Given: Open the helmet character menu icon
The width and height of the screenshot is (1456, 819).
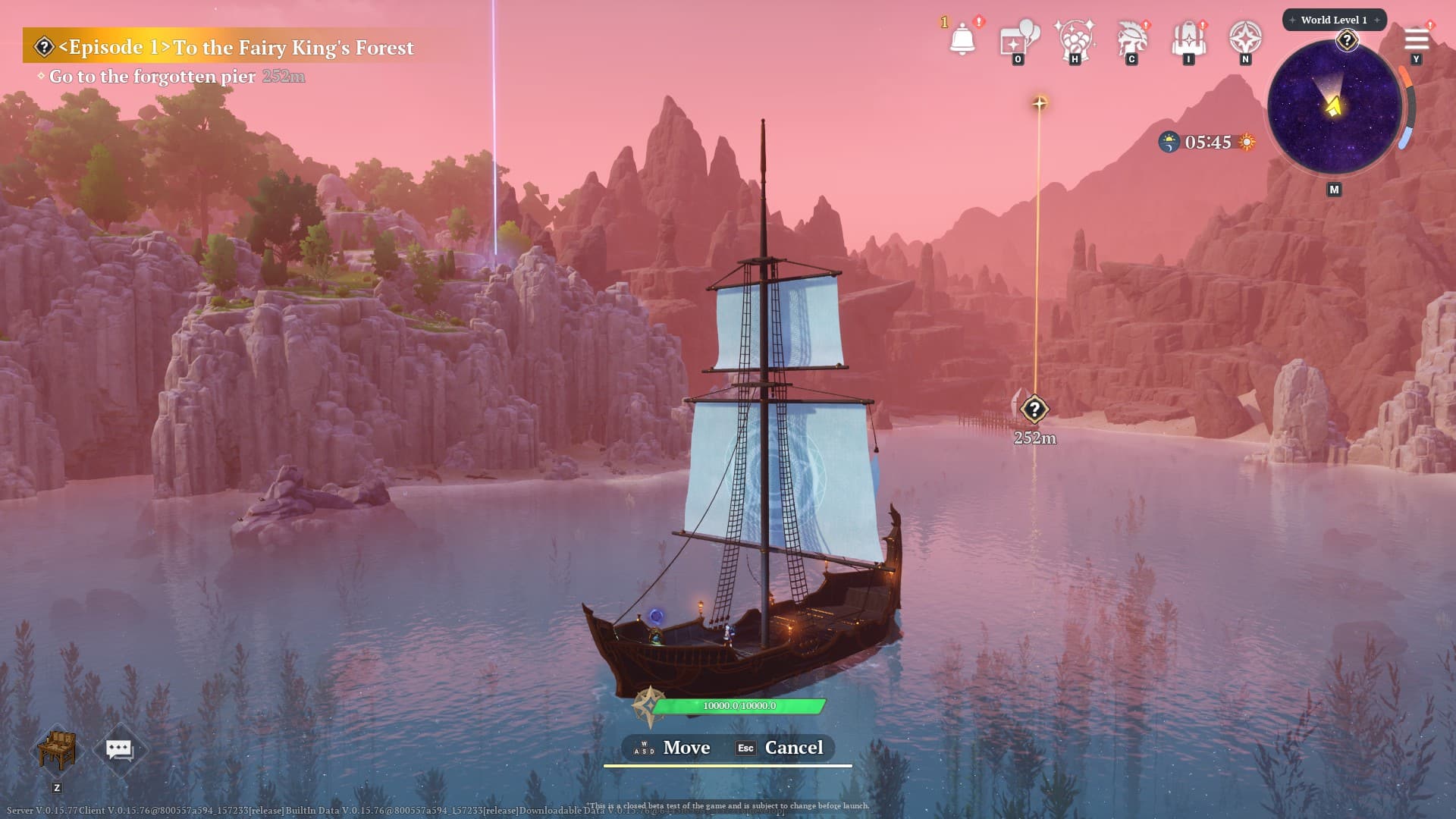Looking at the screenshot, I should click(1131, 38).
